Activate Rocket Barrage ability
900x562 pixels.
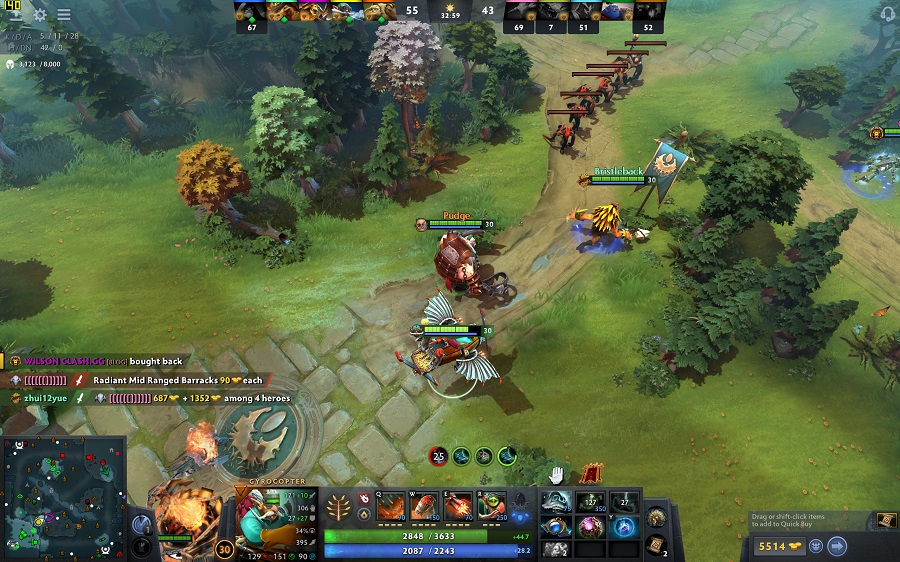390,504
